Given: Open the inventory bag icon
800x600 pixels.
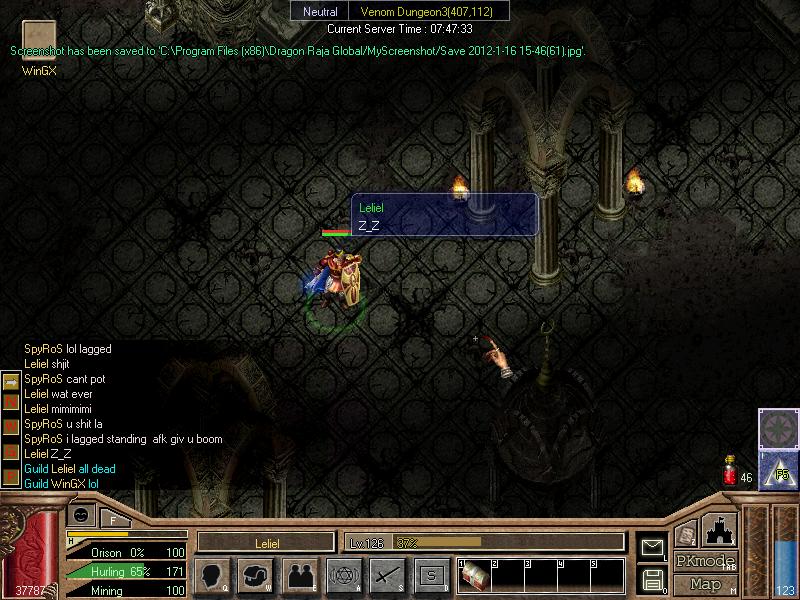Looking at the screenshot, I should click(x=254, y=575).
